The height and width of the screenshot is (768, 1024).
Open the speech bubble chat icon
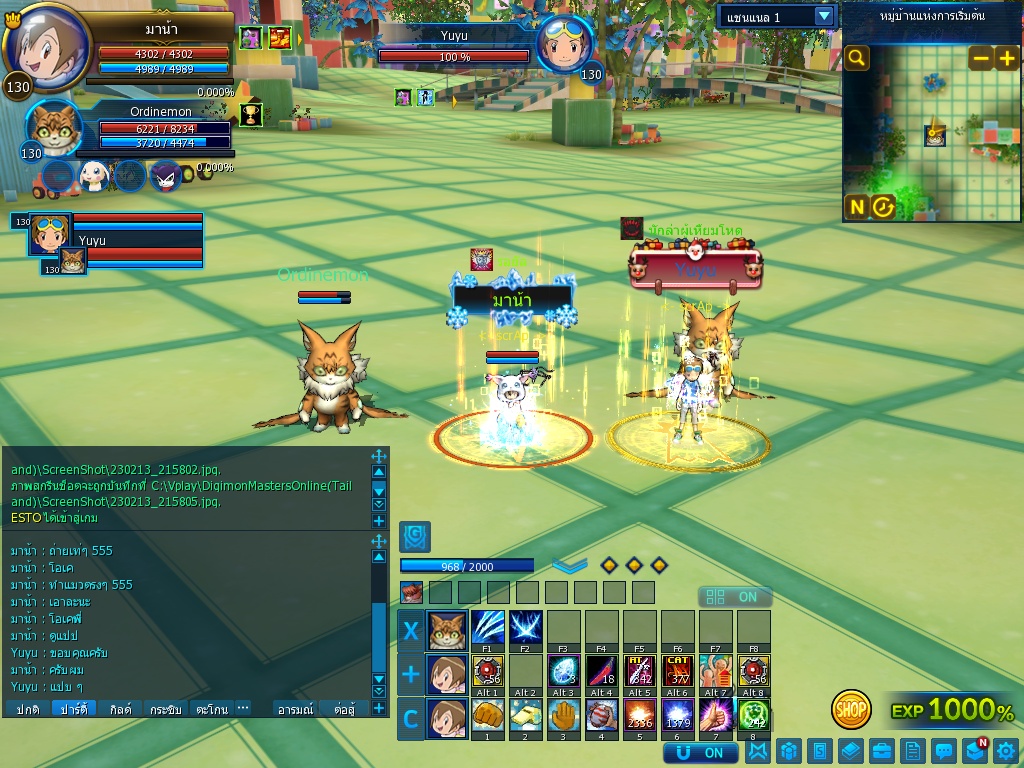tap(943, 750)
